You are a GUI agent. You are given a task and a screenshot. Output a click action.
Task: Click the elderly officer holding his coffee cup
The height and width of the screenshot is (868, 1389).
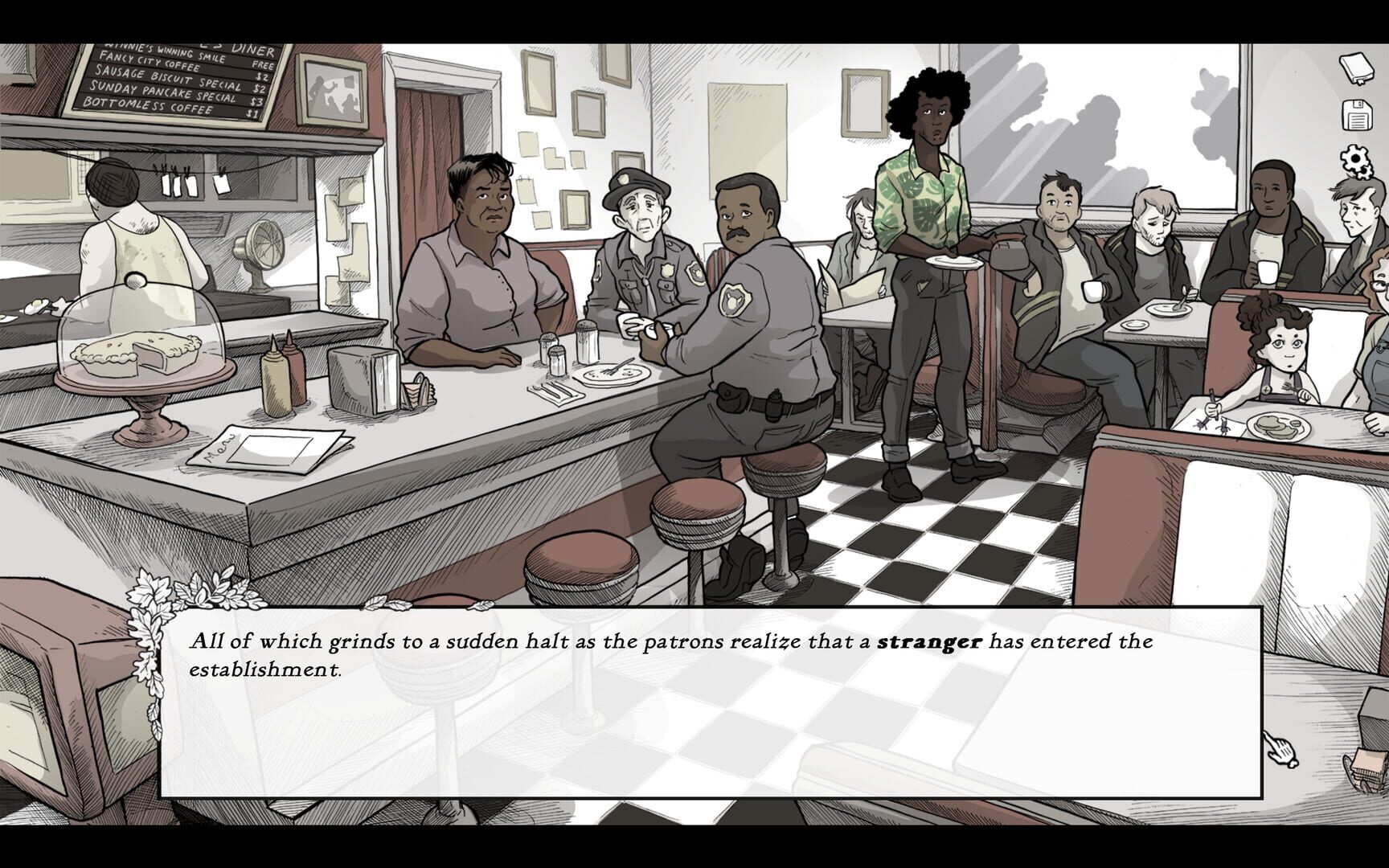tap(639, 241)
